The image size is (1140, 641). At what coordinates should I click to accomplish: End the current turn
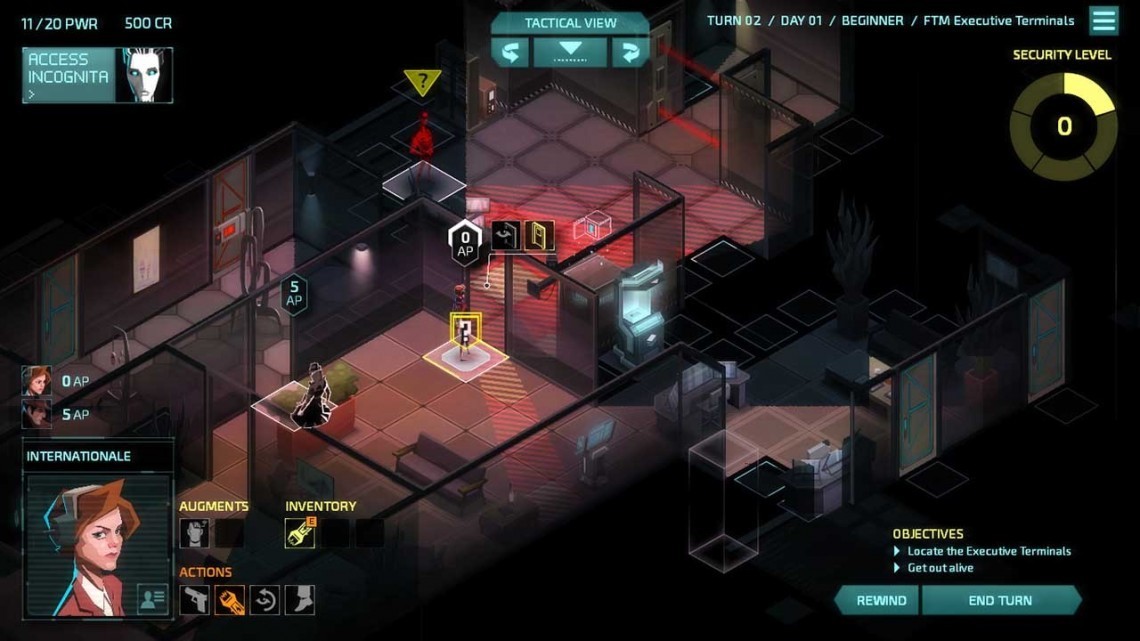1000,600
